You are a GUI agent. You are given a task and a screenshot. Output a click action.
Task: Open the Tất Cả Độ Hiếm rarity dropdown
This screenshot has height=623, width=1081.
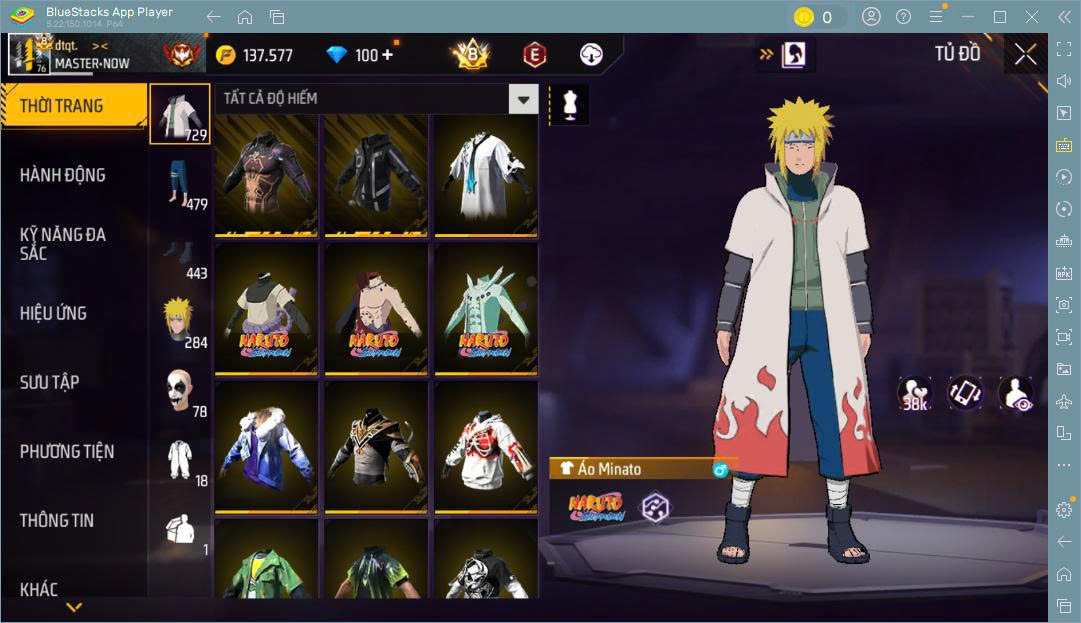point(523,98)
